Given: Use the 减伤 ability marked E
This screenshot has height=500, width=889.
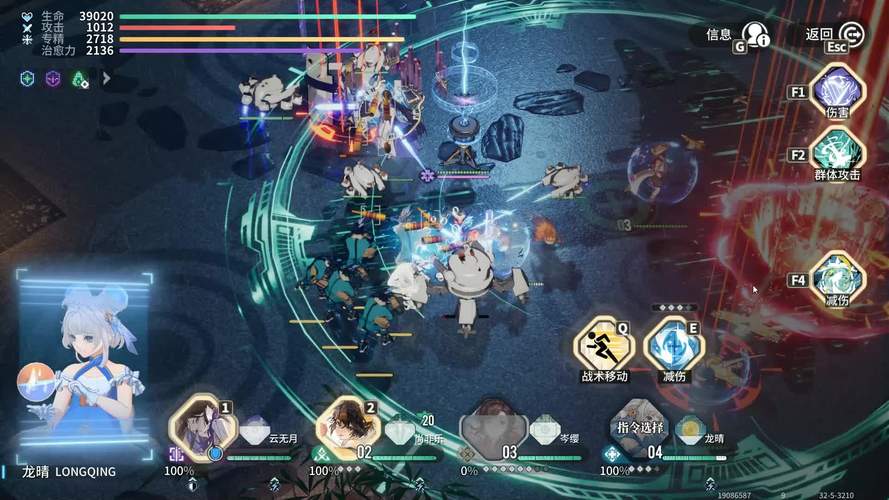Looking at the screenshot, I should 673,346.
